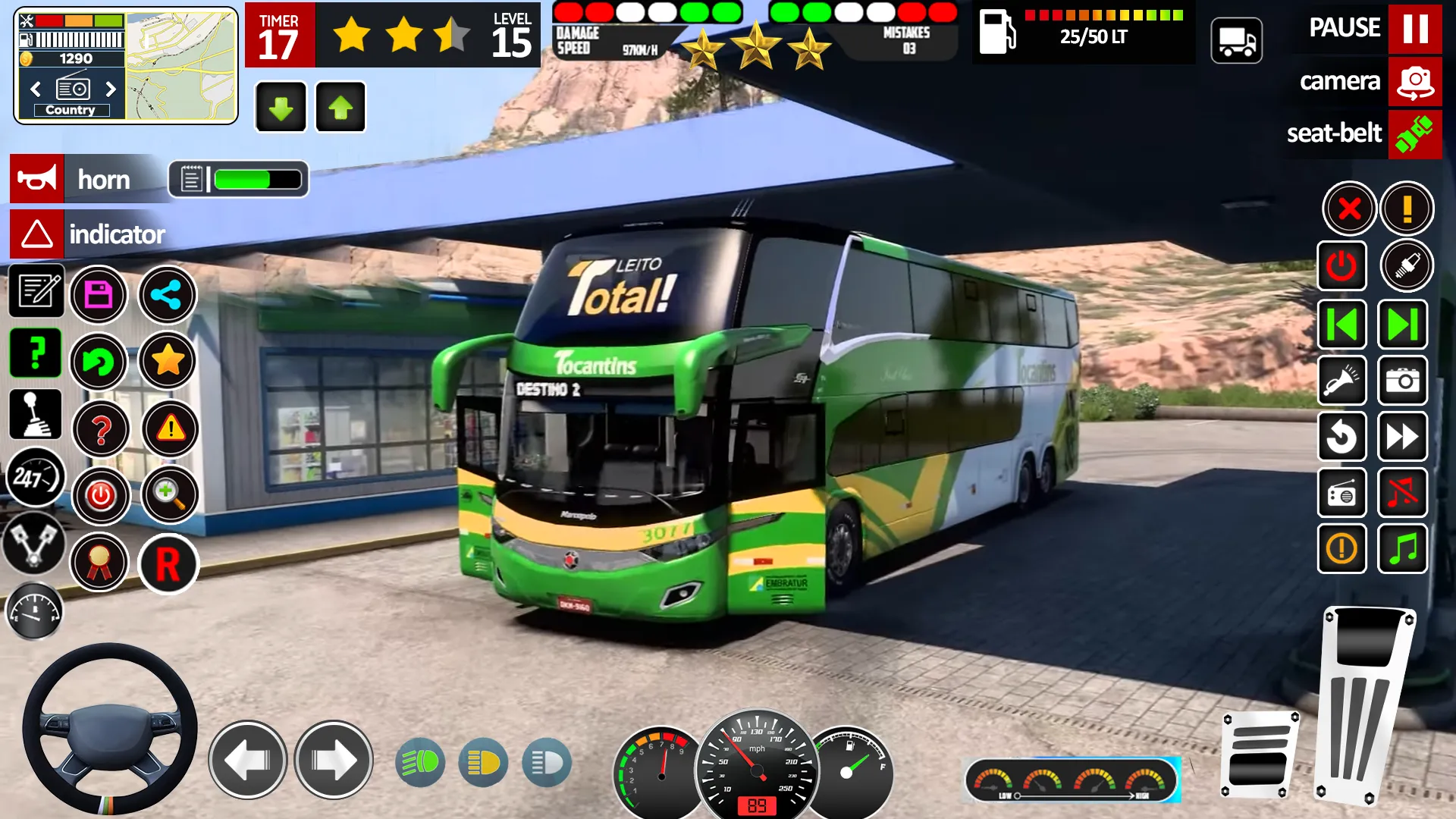Open the 247 speedometer icon
Screen dimensions: 1456x819
pyautogui.click(x=36, y=477)
